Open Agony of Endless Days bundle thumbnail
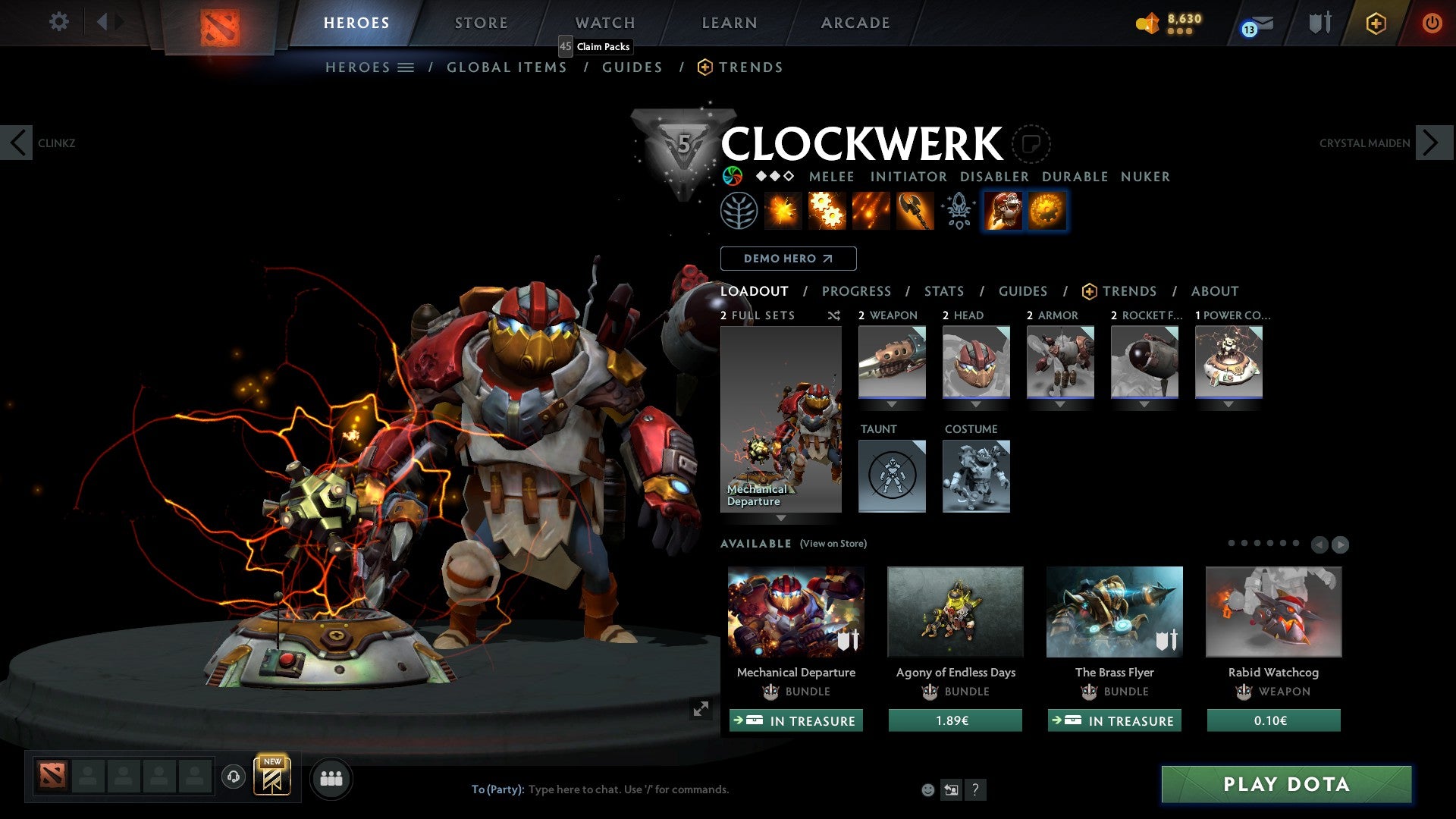Screen dimensions: 1456x819 coord(955,611)
